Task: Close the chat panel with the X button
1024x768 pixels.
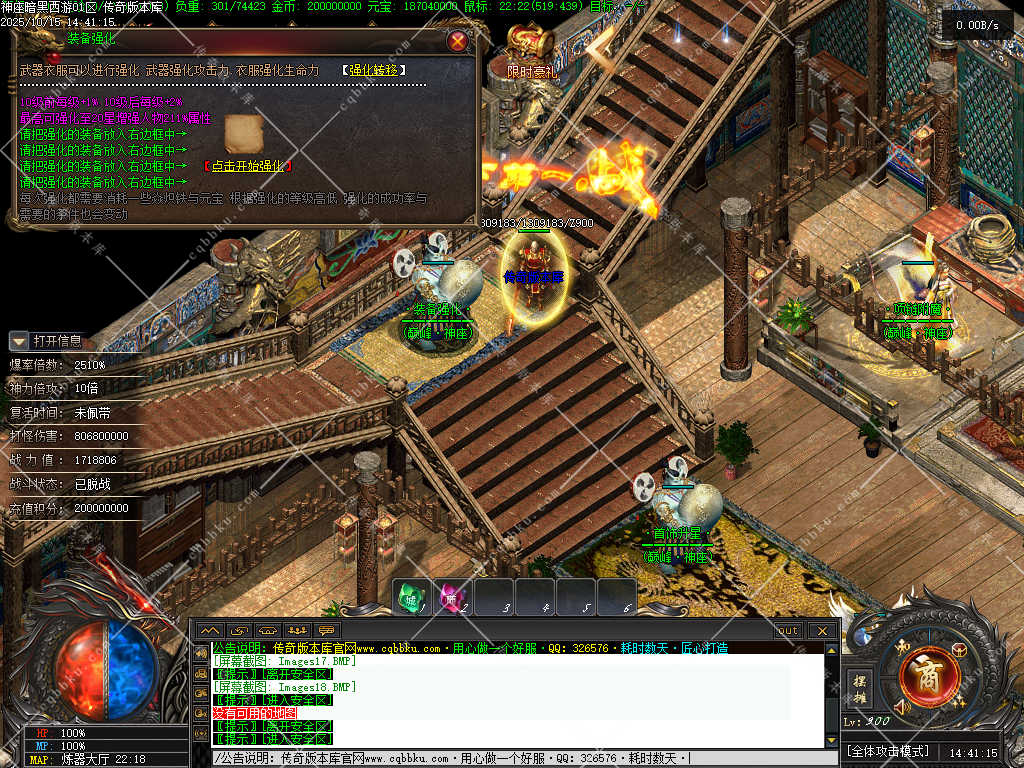Action: point(822,631)
